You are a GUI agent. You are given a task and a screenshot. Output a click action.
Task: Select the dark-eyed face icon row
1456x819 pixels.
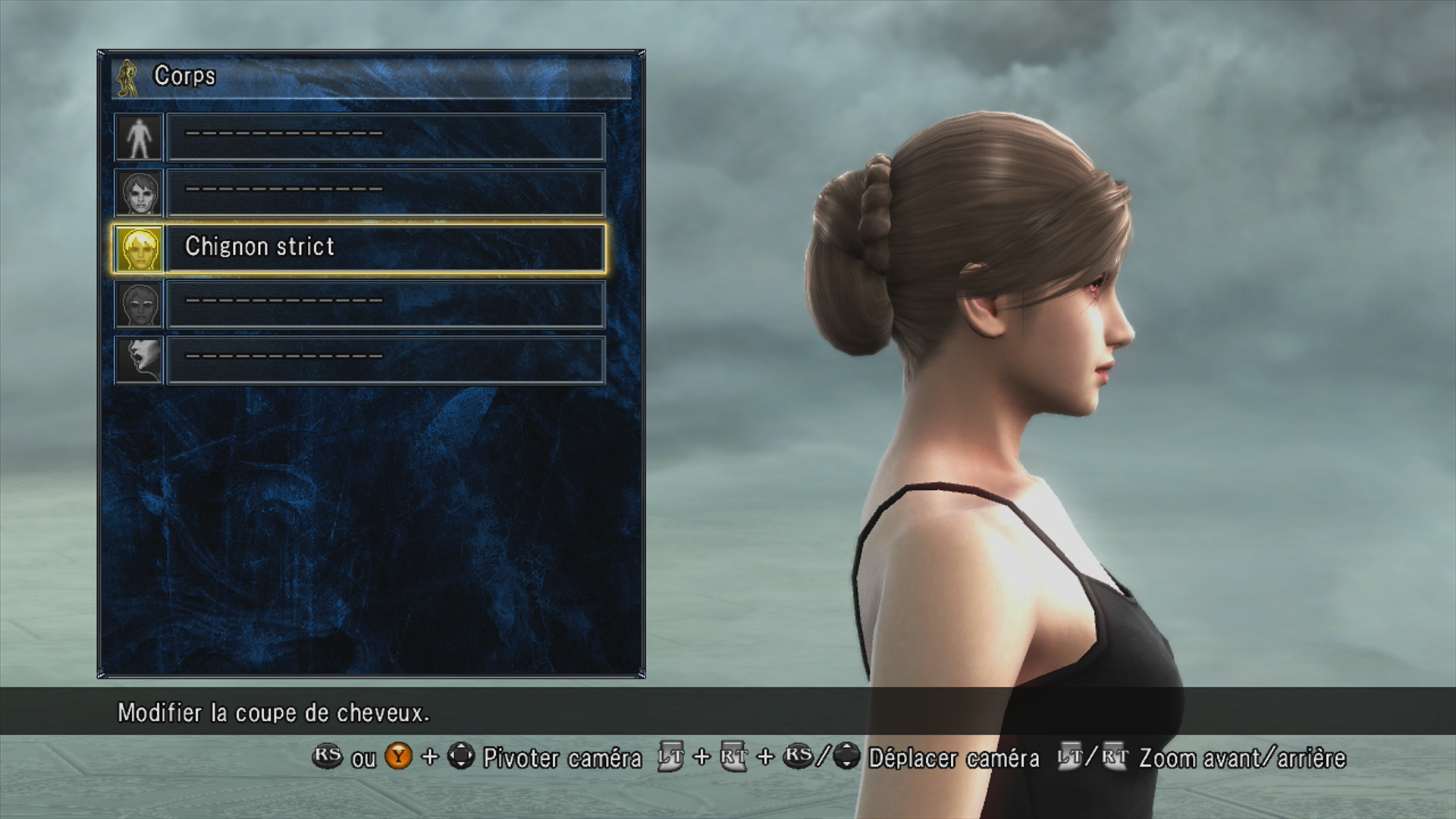pyautogui.click(x=140, y=304)
